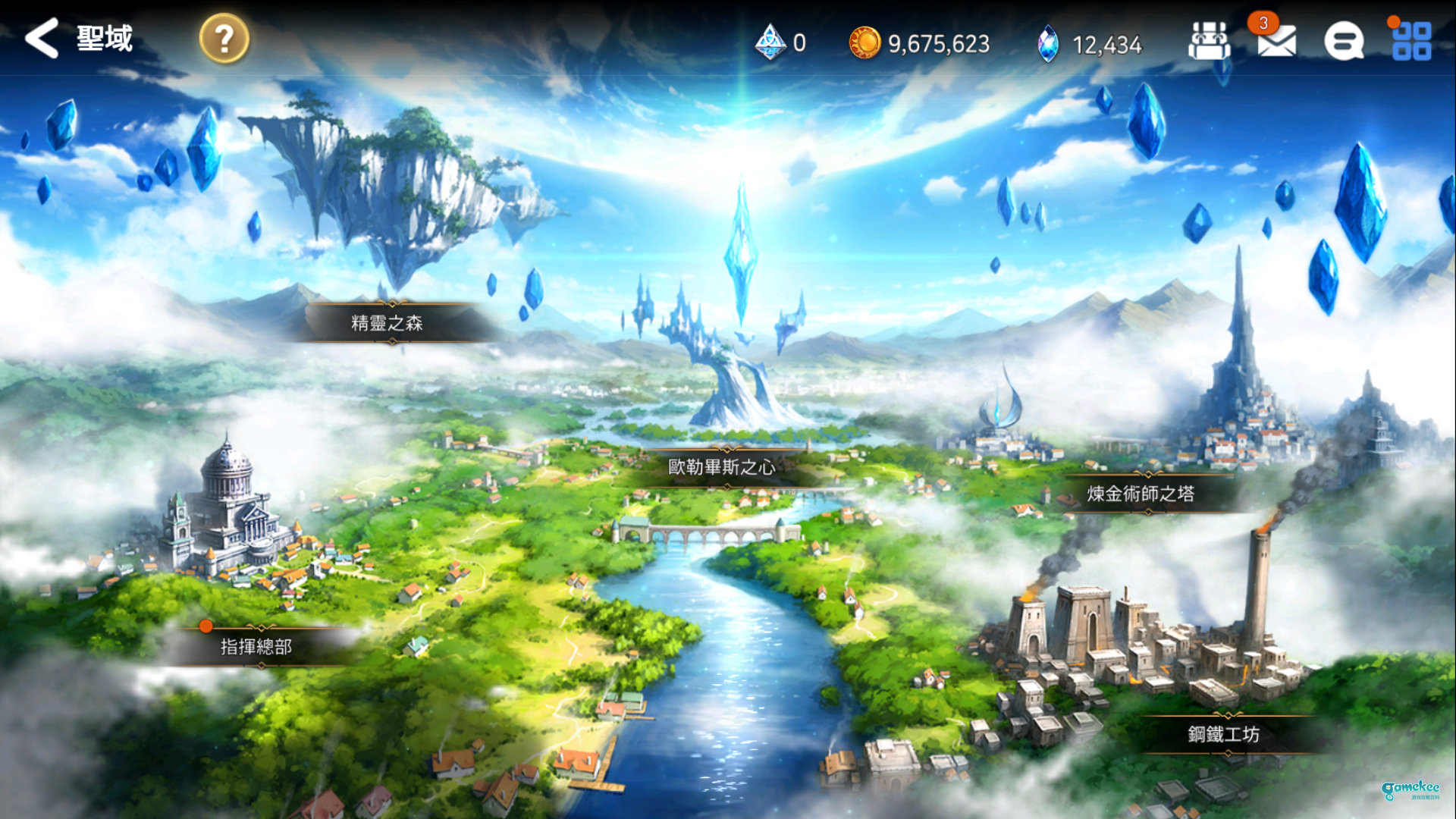Tap the gold coin currency icon
The width and height of the screenshot is (1456, 819).
864,43
